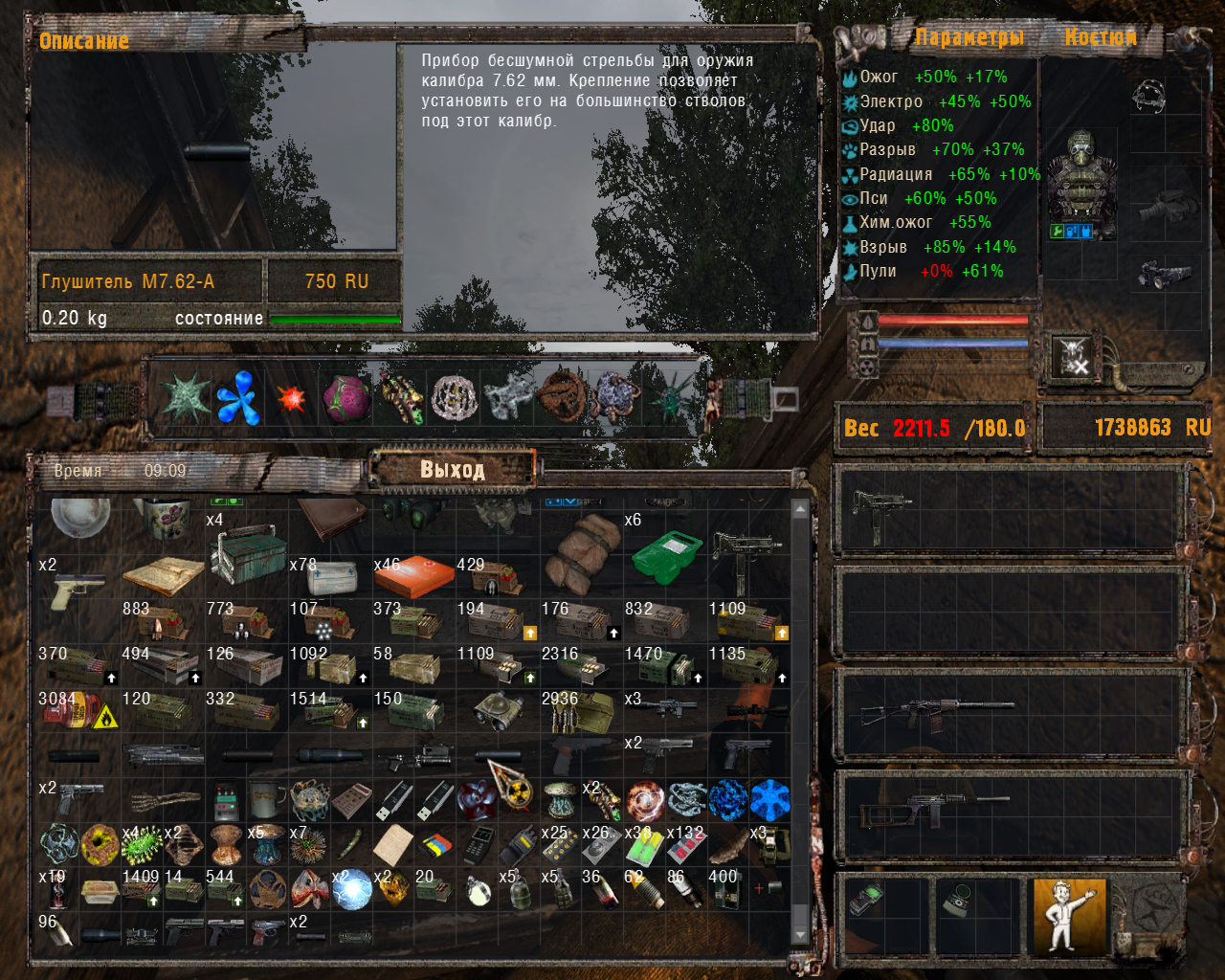Open the Параметры tab
This screenshot has height=980, width=1225.
click(x=969, y=38)
